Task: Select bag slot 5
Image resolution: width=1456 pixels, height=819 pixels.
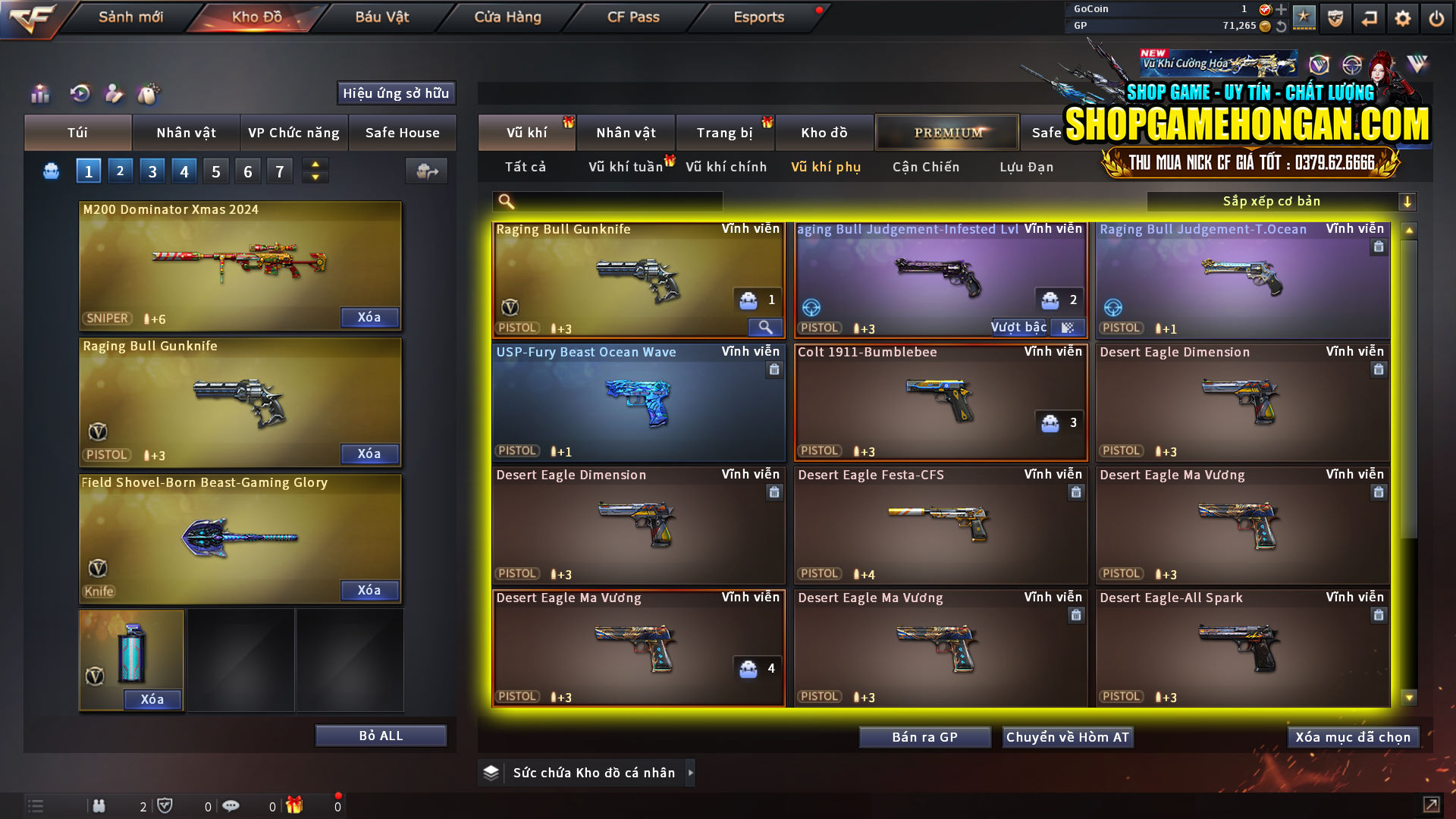Action: (215, 171)
